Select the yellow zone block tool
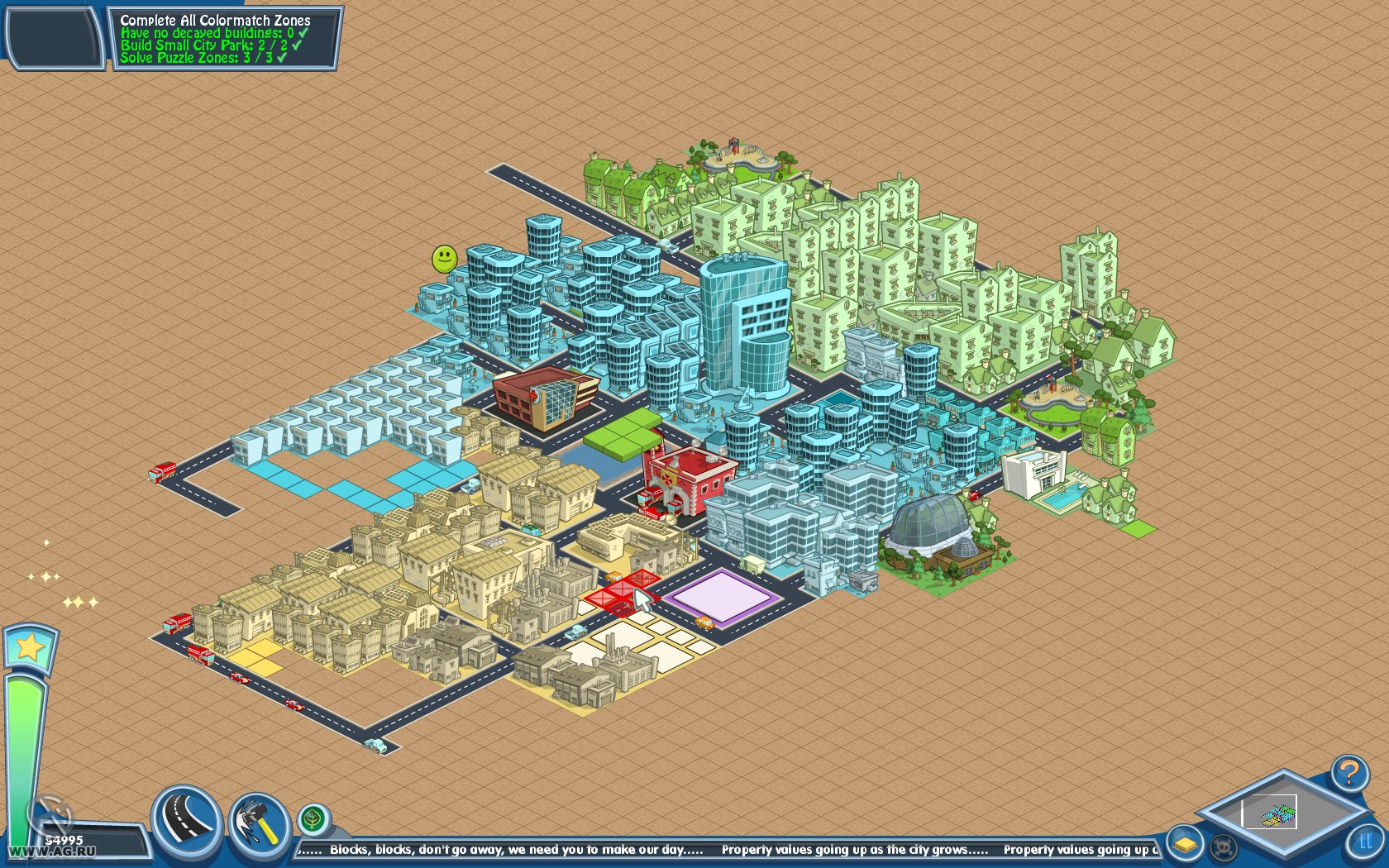The height and width of the screenshot is (868, 1389). tap(1186, 845)
